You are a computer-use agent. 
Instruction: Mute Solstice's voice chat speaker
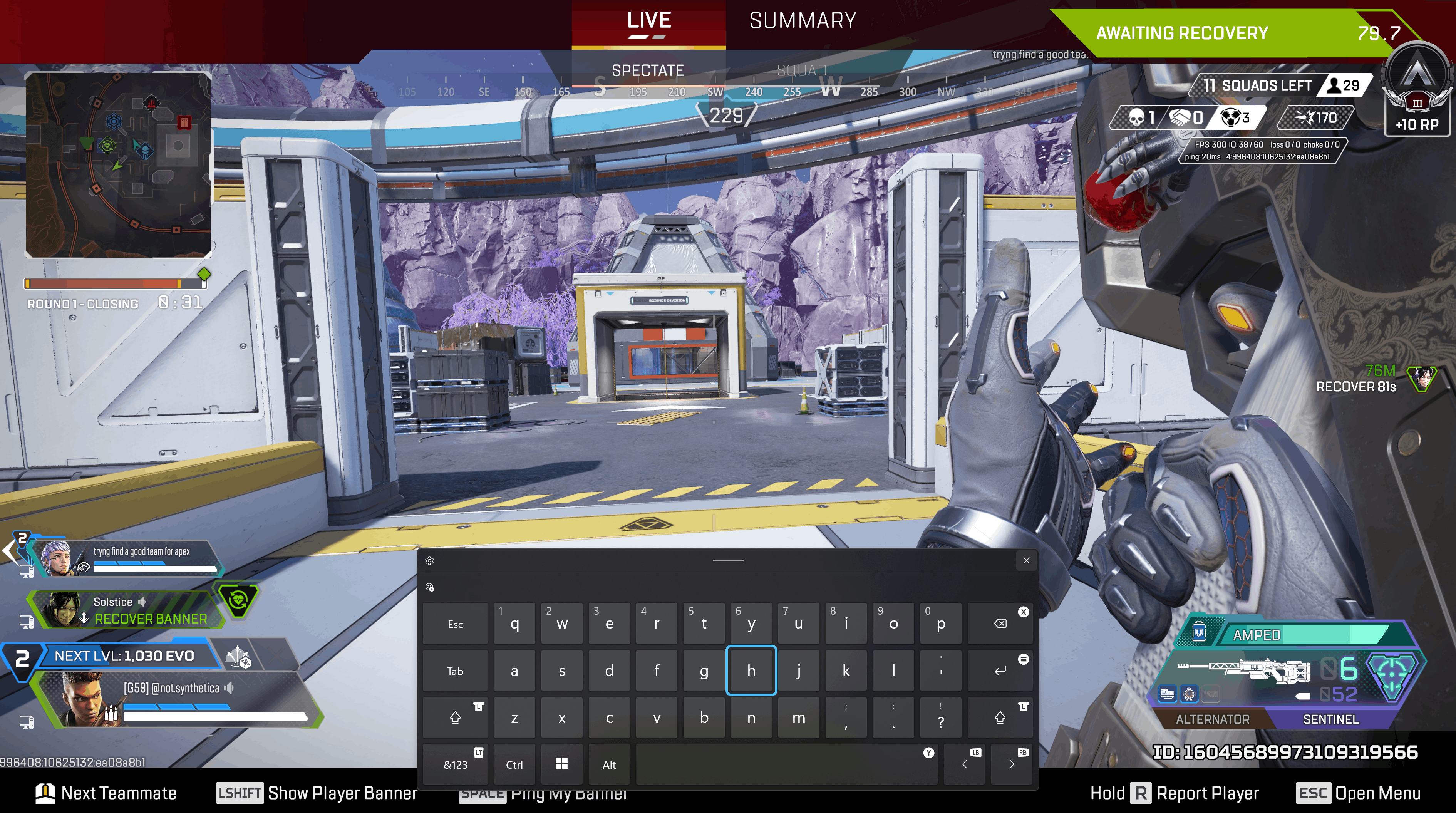(142, 602)
